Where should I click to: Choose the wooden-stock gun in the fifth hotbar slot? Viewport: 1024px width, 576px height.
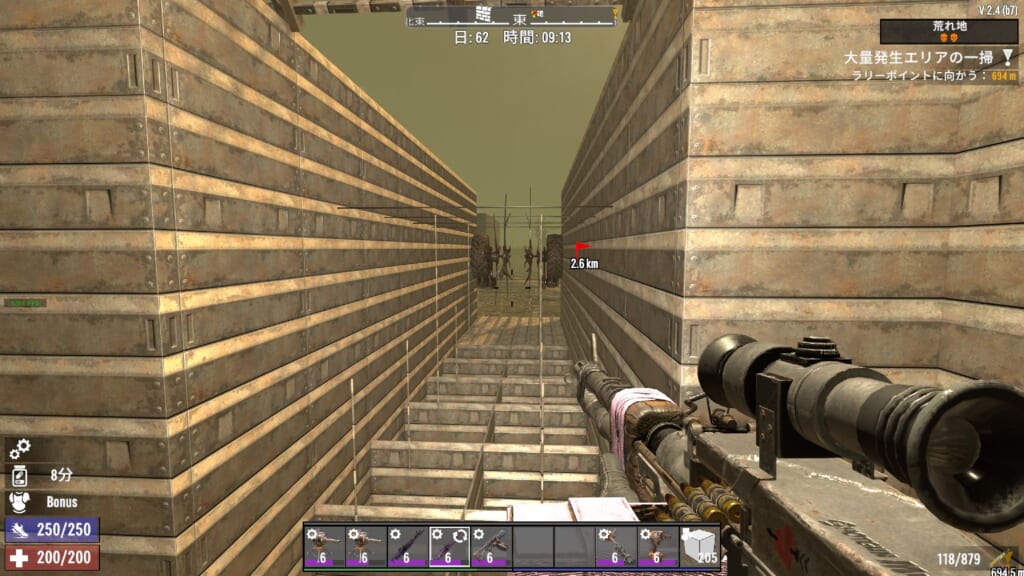tap(491, 546)
